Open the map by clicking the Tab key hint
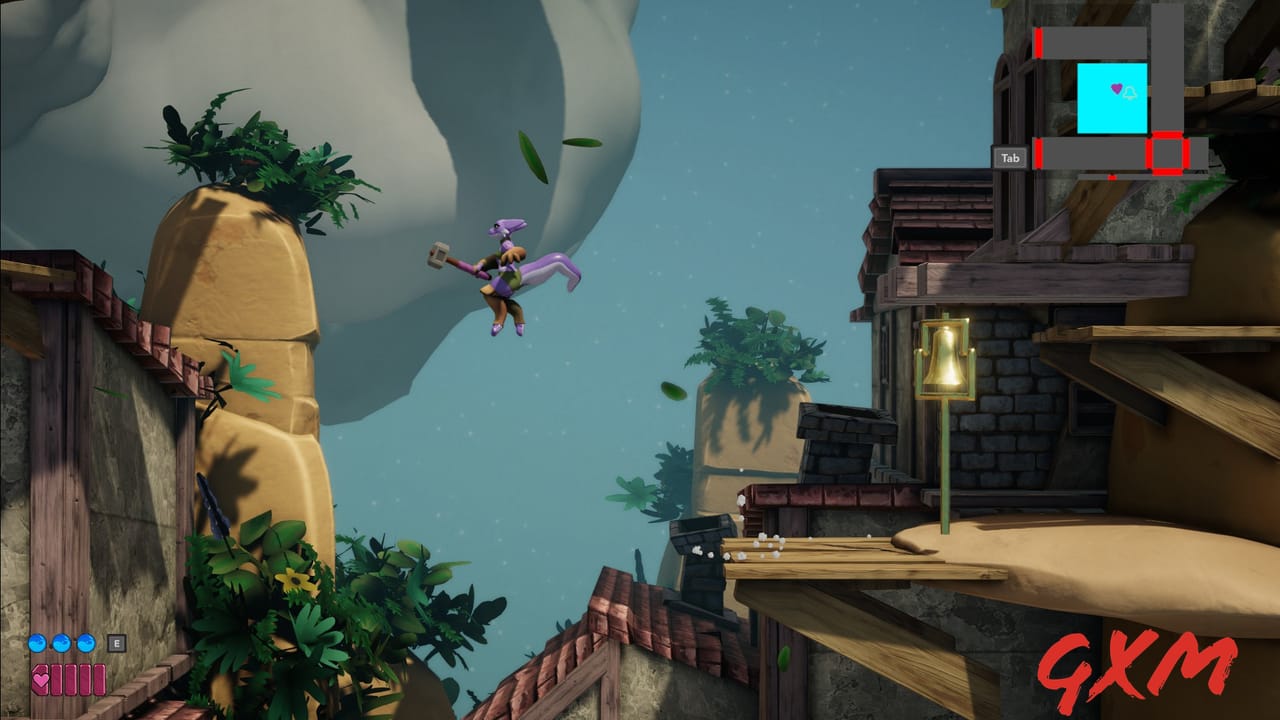Screen dimensions: 1280x720 [x=1009, y=156]
